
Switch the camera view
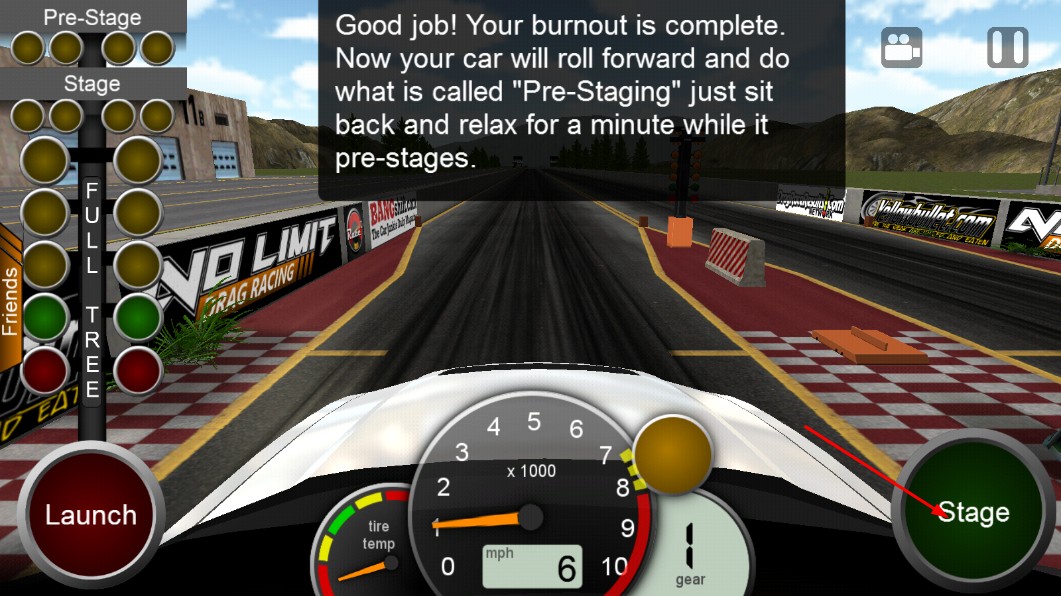[901, 47]
